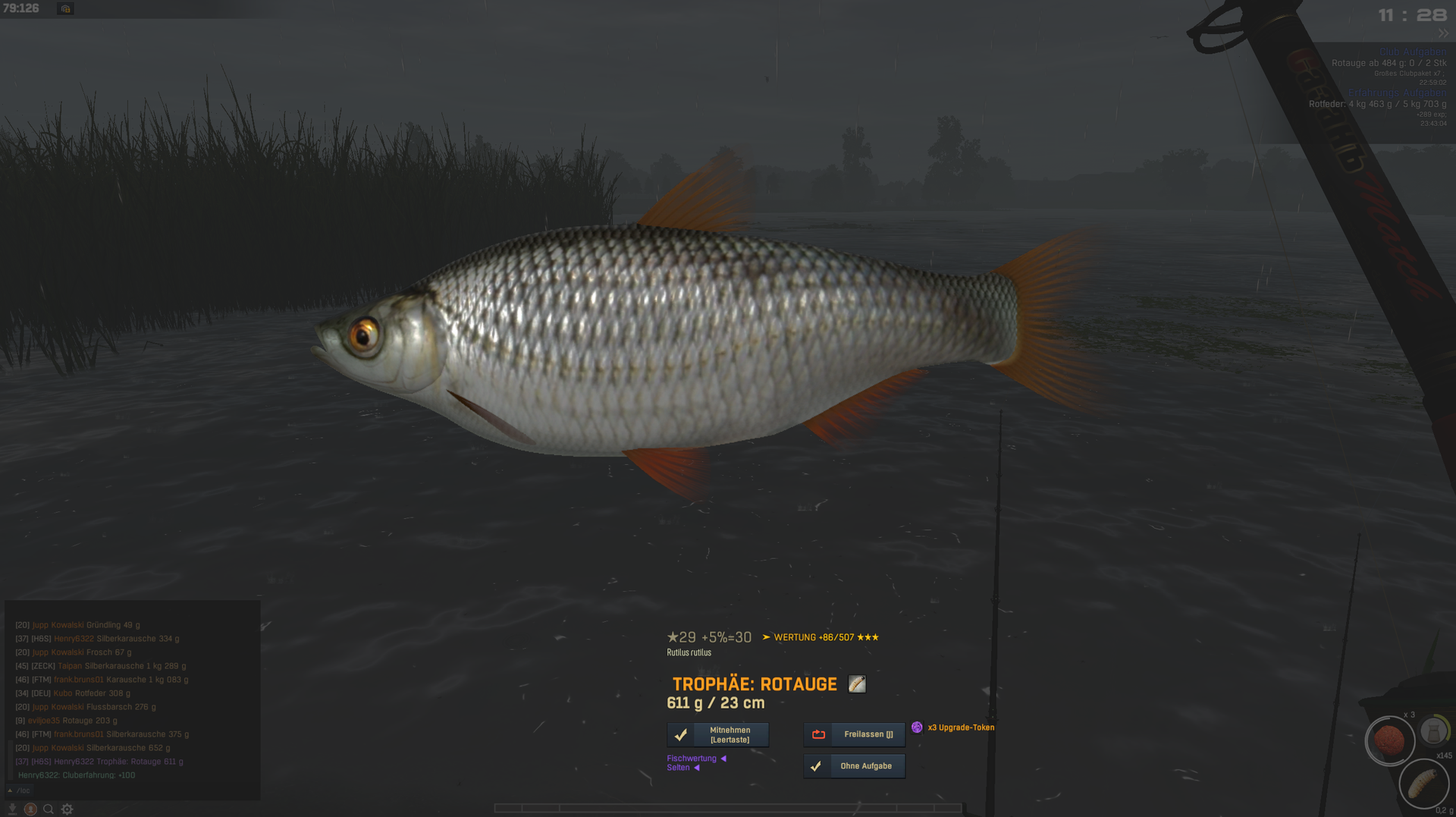Click the magnifying glass chat search icon

point(49,809)
